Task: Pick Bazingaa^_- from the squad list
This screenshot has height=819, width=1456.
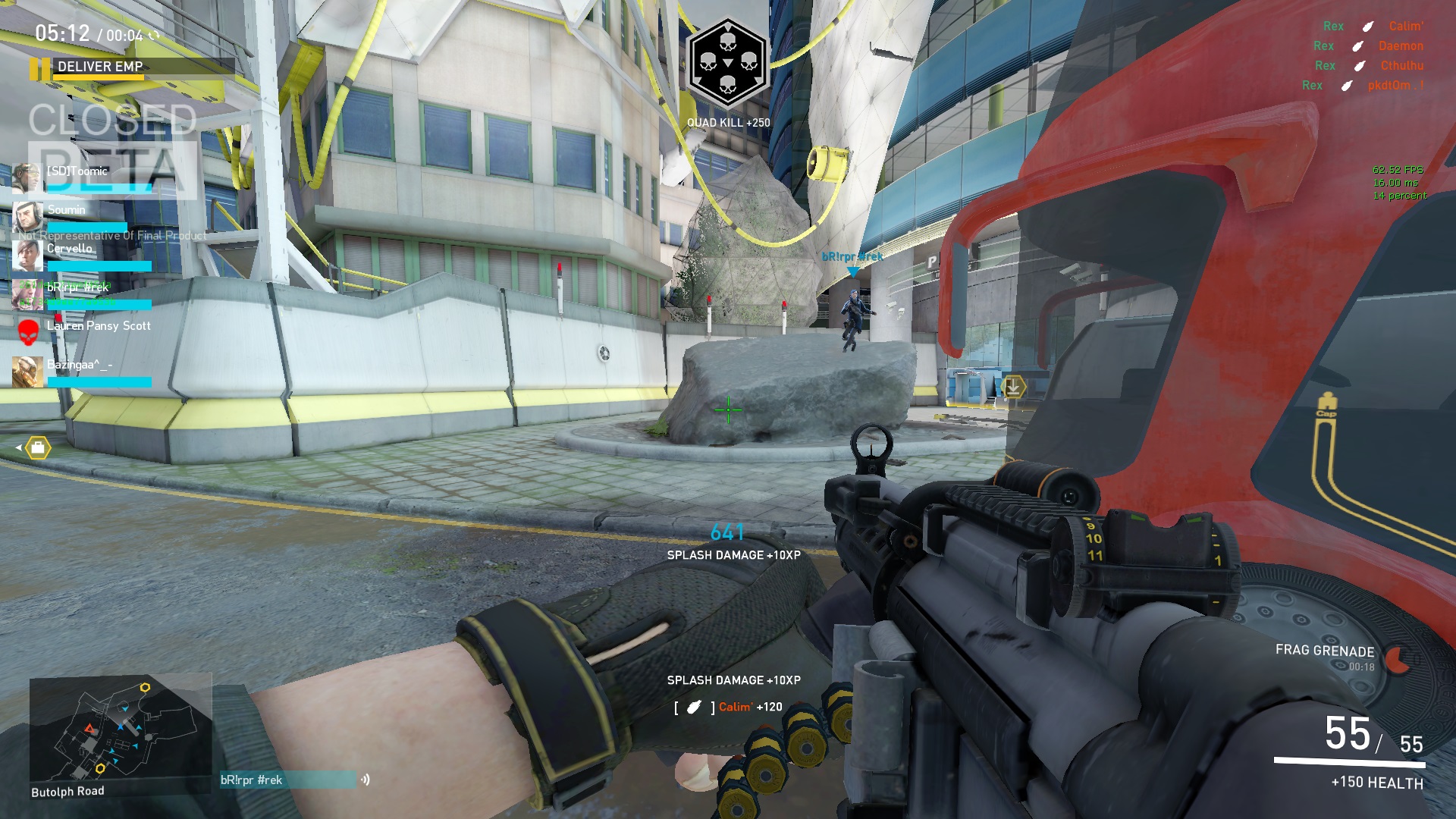Action: pyautogui.click(x=79, y=366)
